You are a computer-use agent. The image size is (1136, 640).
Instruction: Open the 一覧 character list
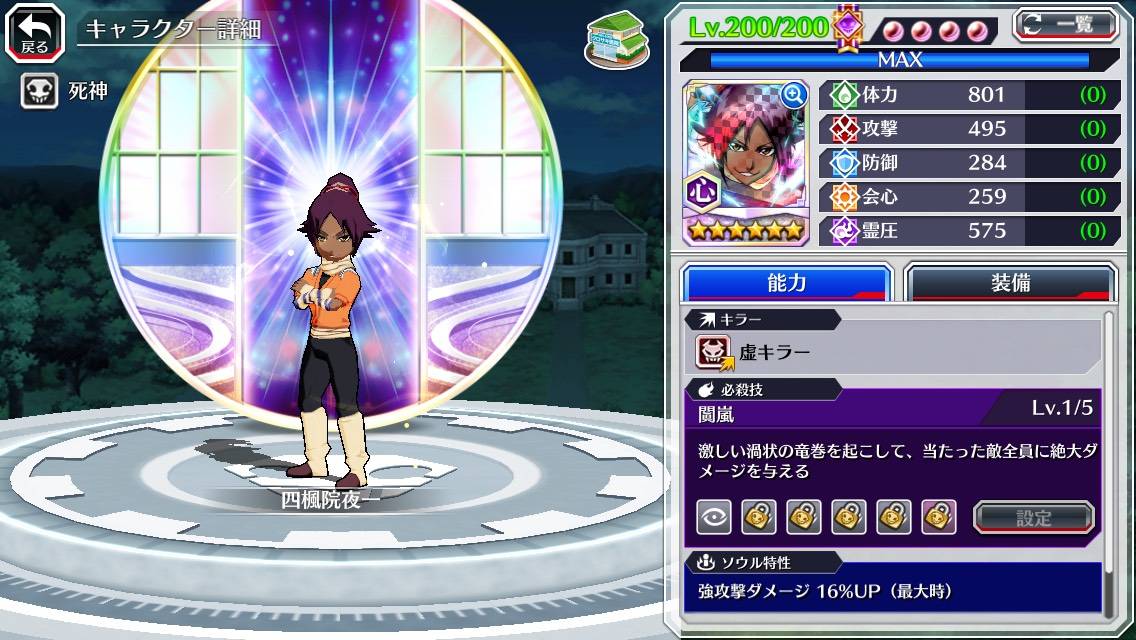(x=1066, y=24)
